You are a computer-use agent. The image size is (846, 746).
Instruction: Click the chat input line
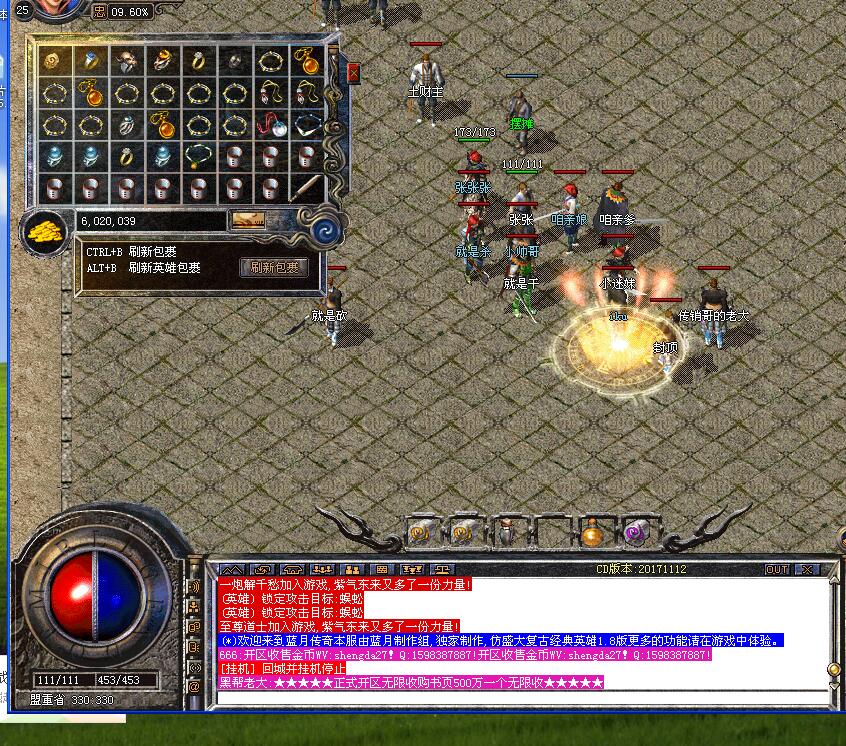coord(520,697)
